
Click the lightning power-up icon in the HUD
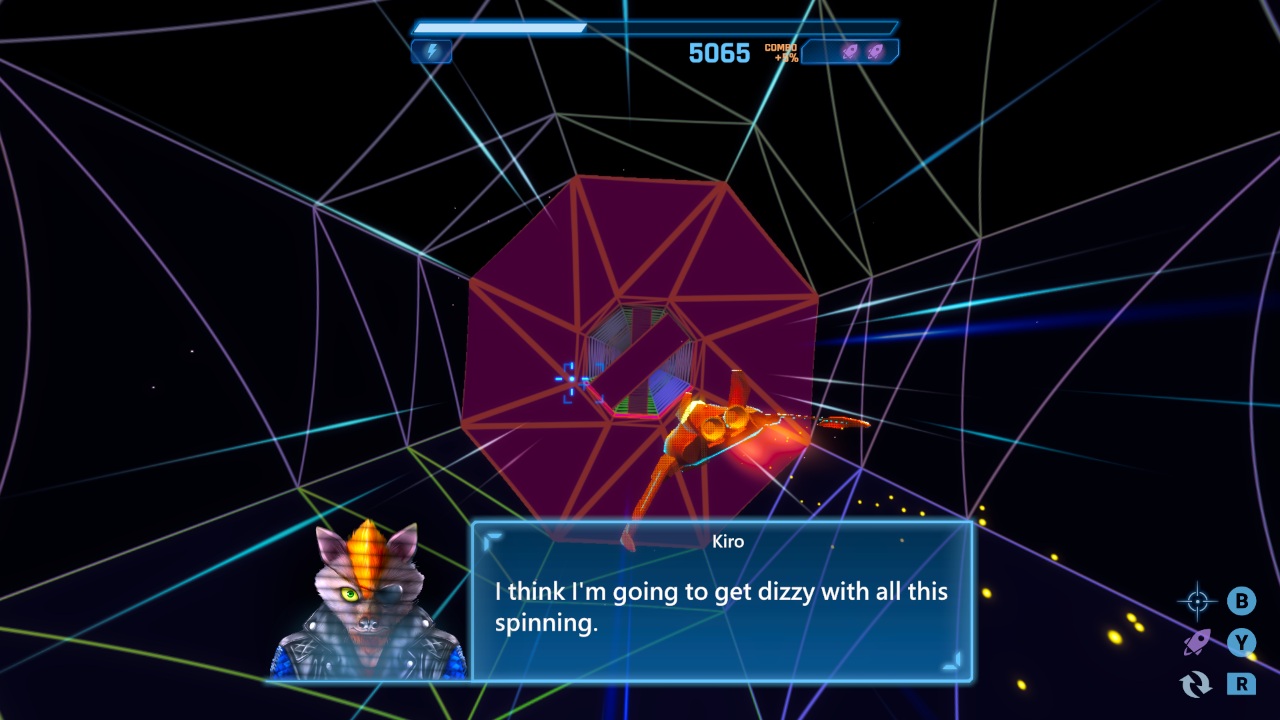click(431, 51)
